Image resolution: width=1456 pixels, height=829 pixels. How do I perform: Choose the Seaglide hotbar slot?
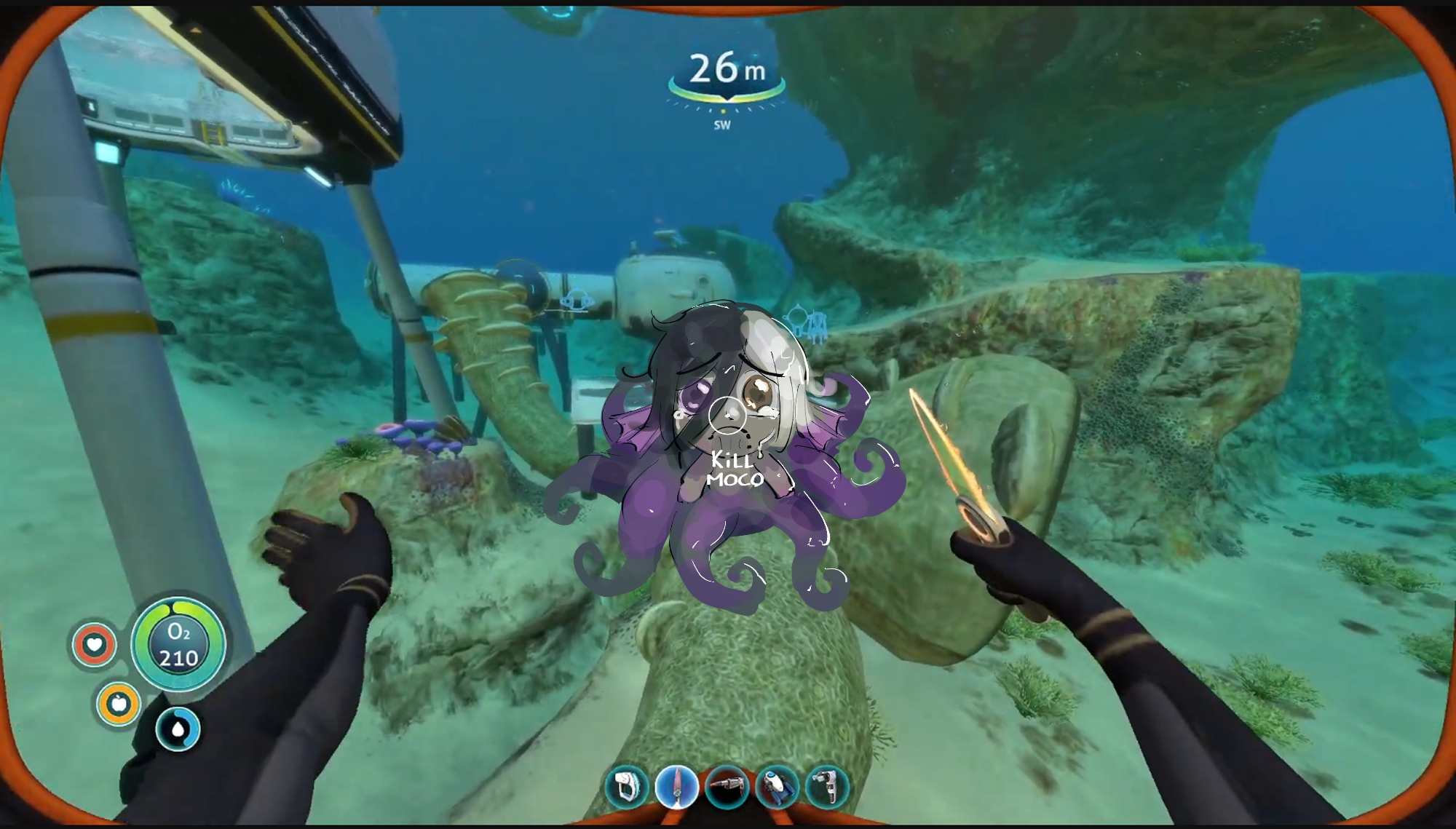coord(777,787)
